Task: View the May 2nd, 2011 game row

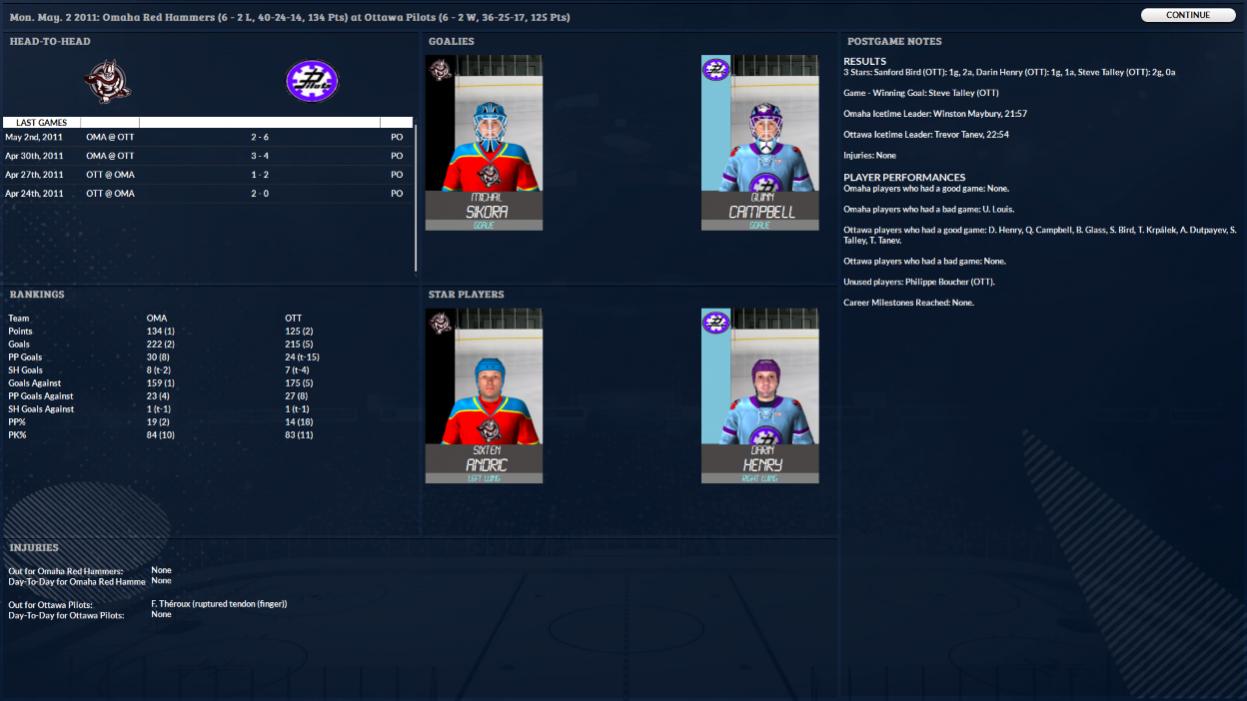Action: click(208, 137)
